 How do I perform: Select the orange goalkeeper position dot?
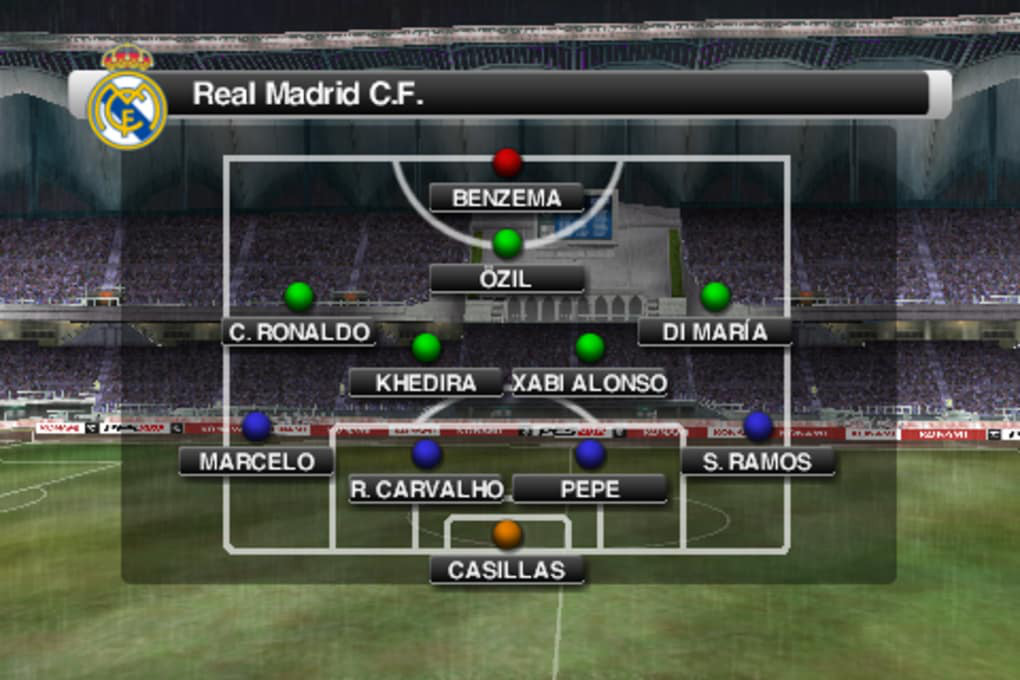click(507, 534)
